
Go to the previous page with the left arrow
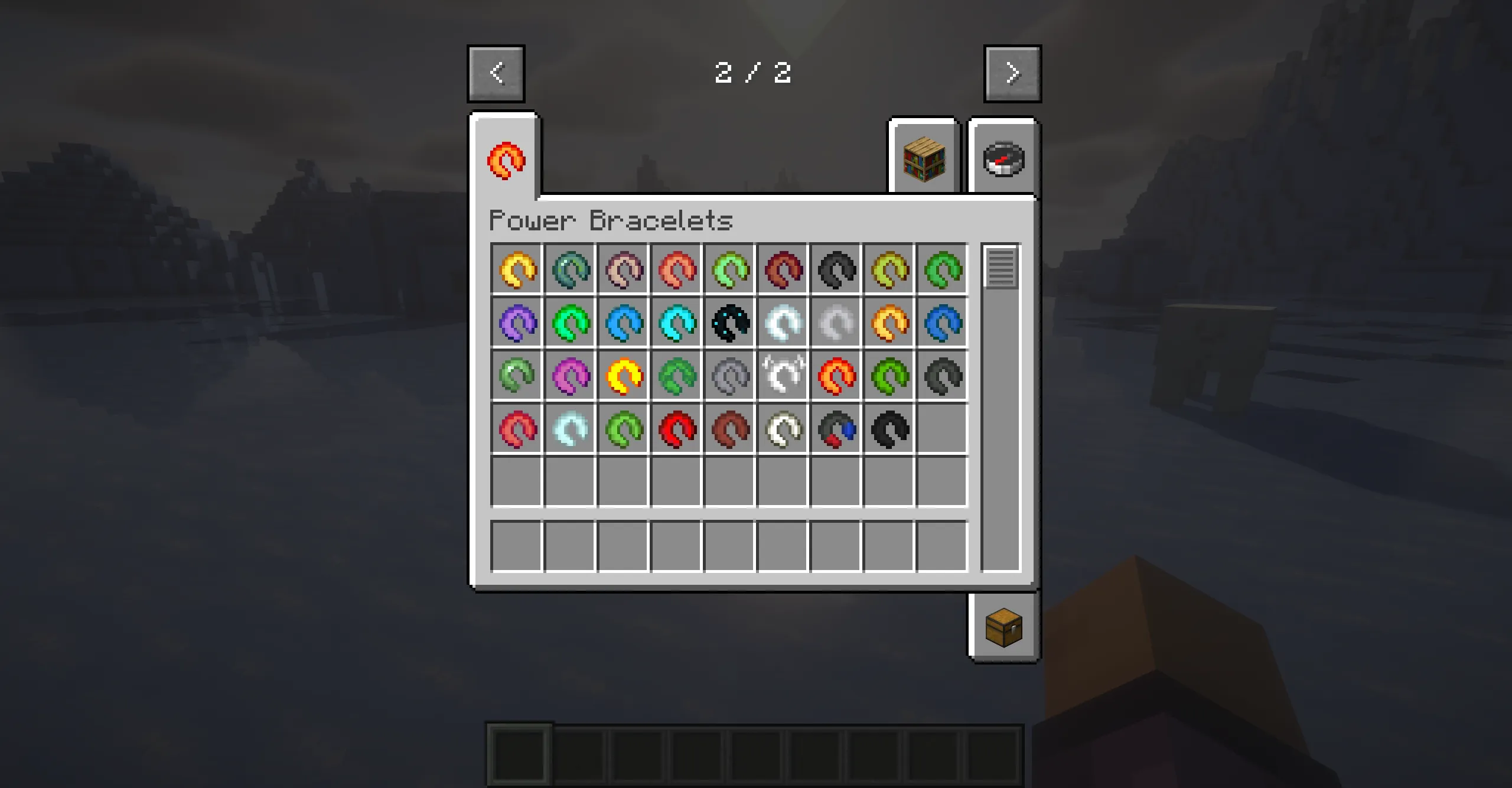[496, 73]
